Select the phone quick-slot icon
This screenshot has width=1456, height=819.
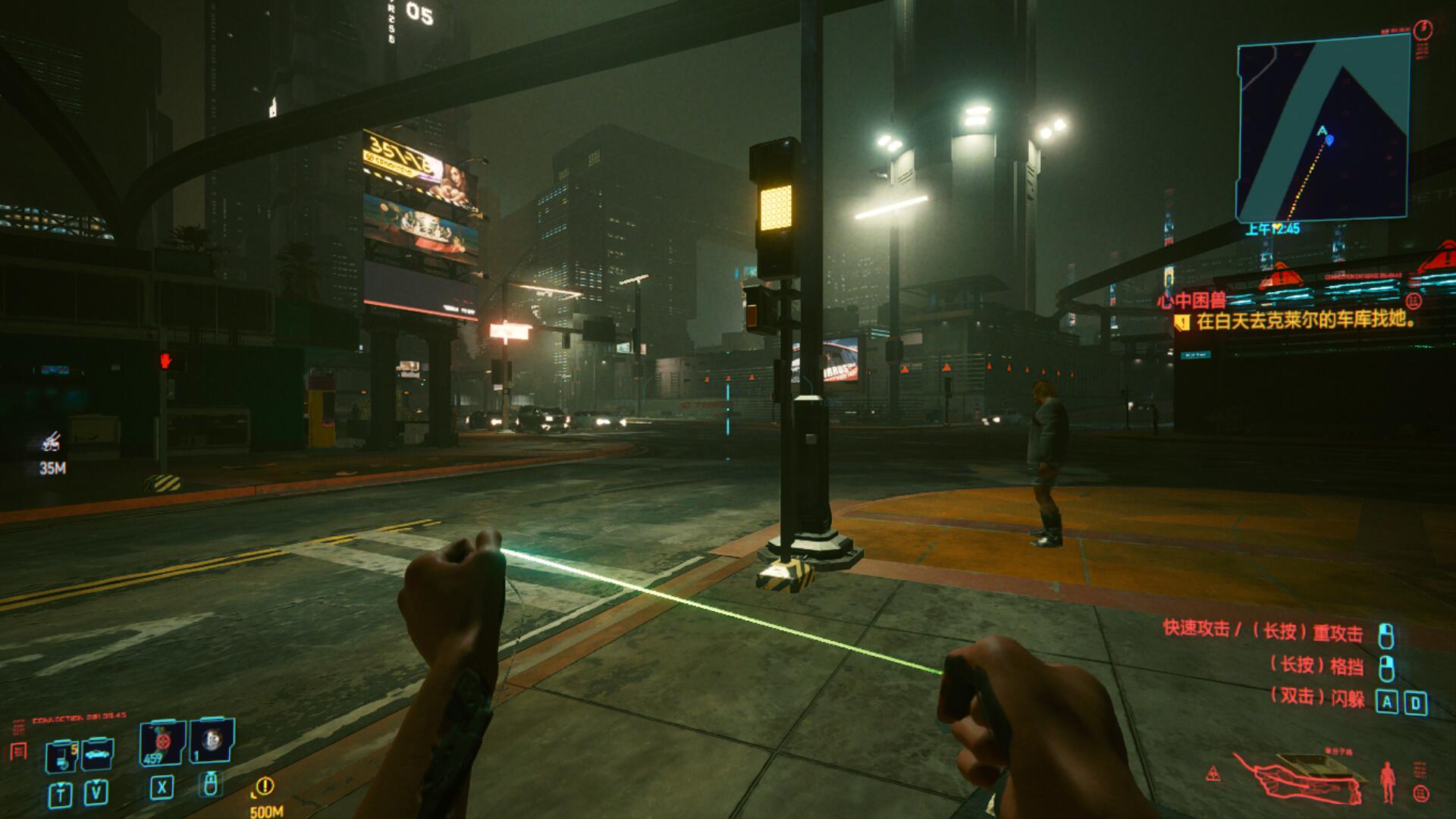click(x=61, y=755)
